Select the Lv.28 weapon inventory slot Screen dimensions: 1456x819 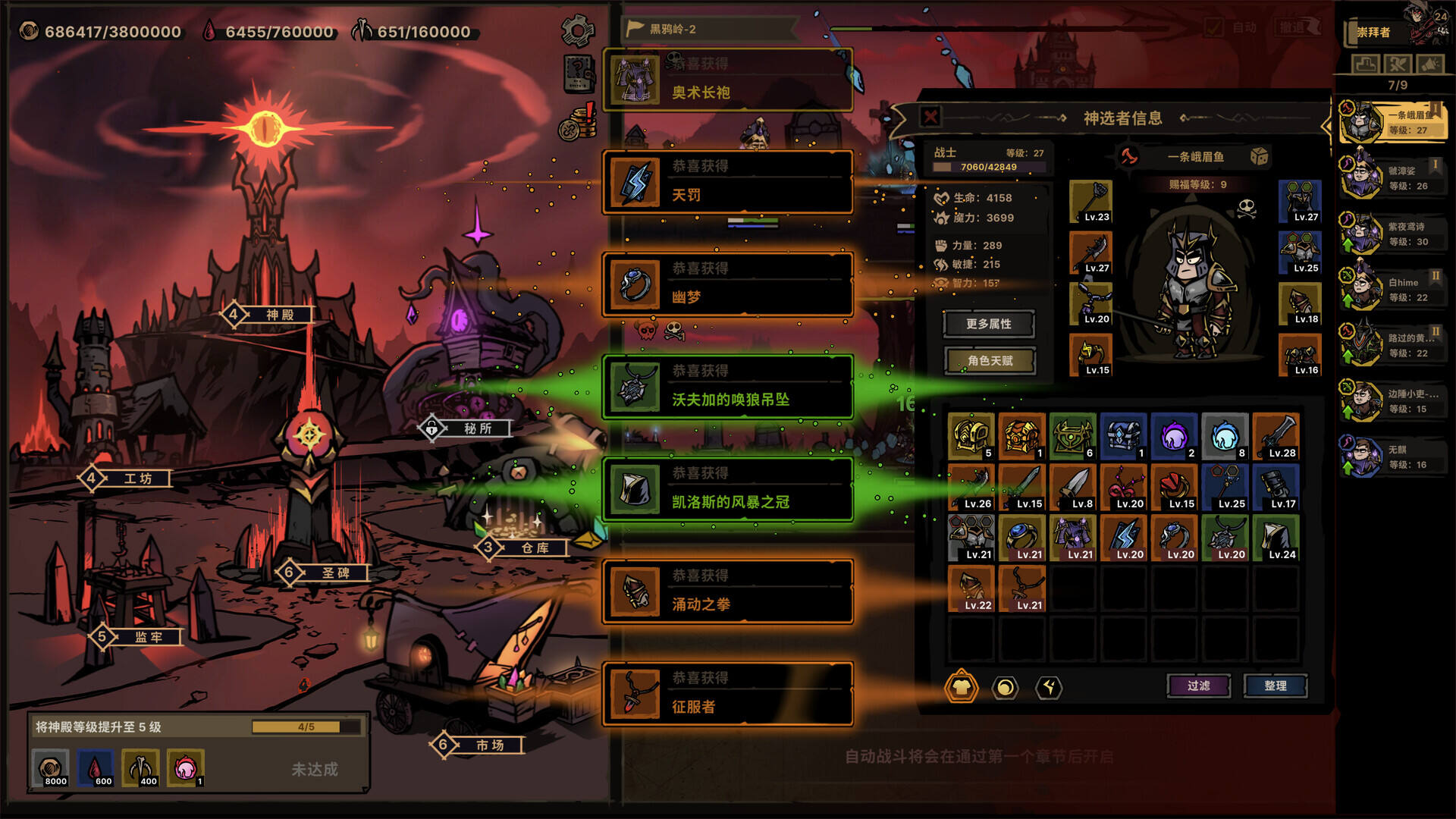coord(1276,436)
